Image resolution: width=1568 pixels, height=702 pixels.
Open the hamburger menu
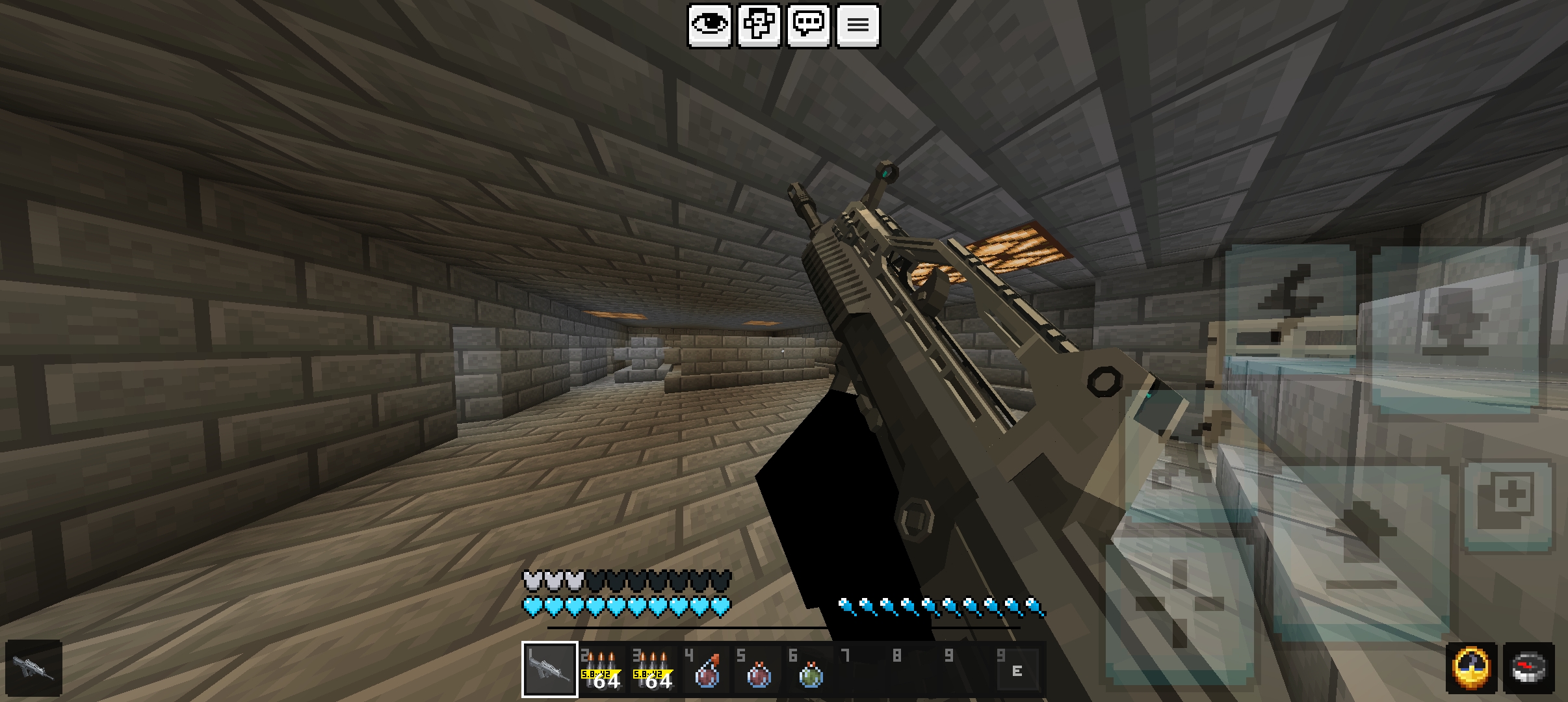[858, 25]
